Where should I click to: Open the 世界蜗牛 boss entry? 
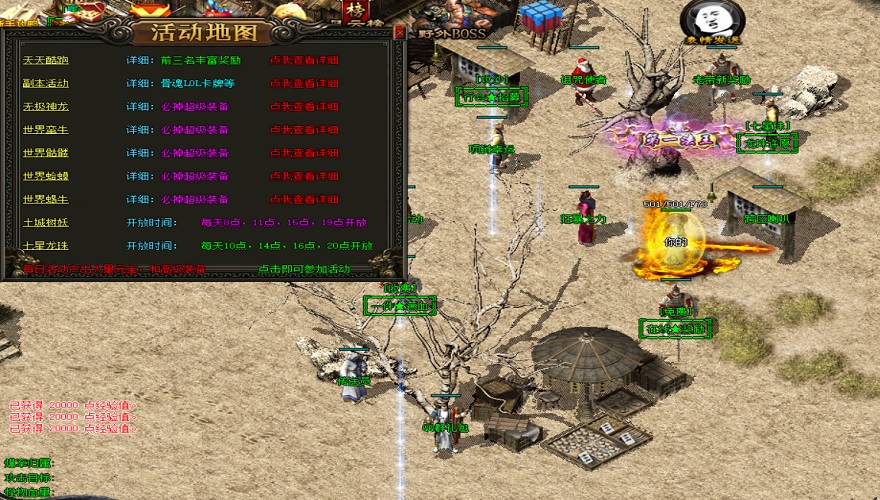(x=45, y=199)
